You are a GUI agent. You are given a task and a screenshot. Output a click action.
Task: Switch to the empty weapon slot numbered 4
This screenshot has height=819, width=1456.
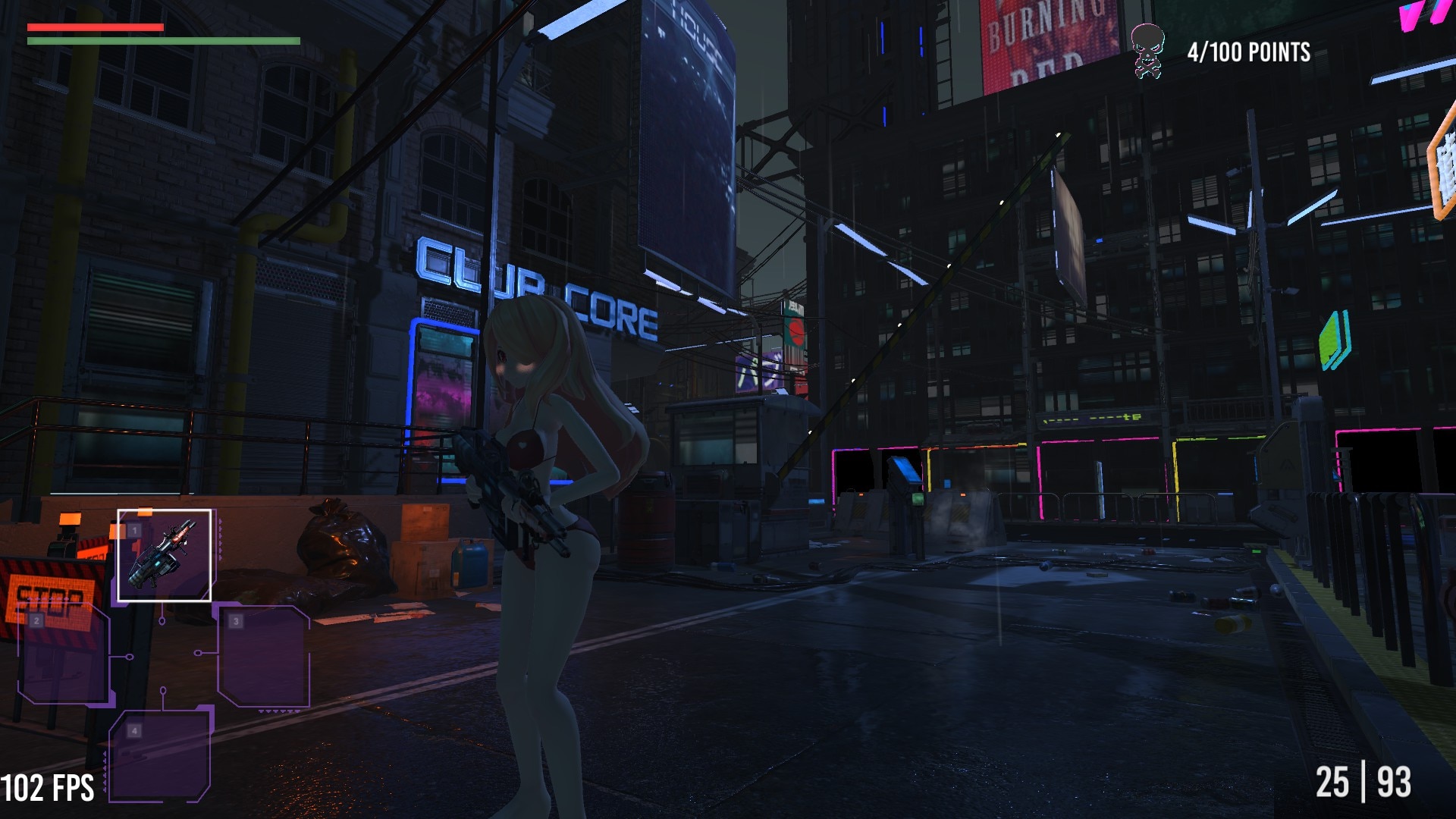(x=160, y=755)
